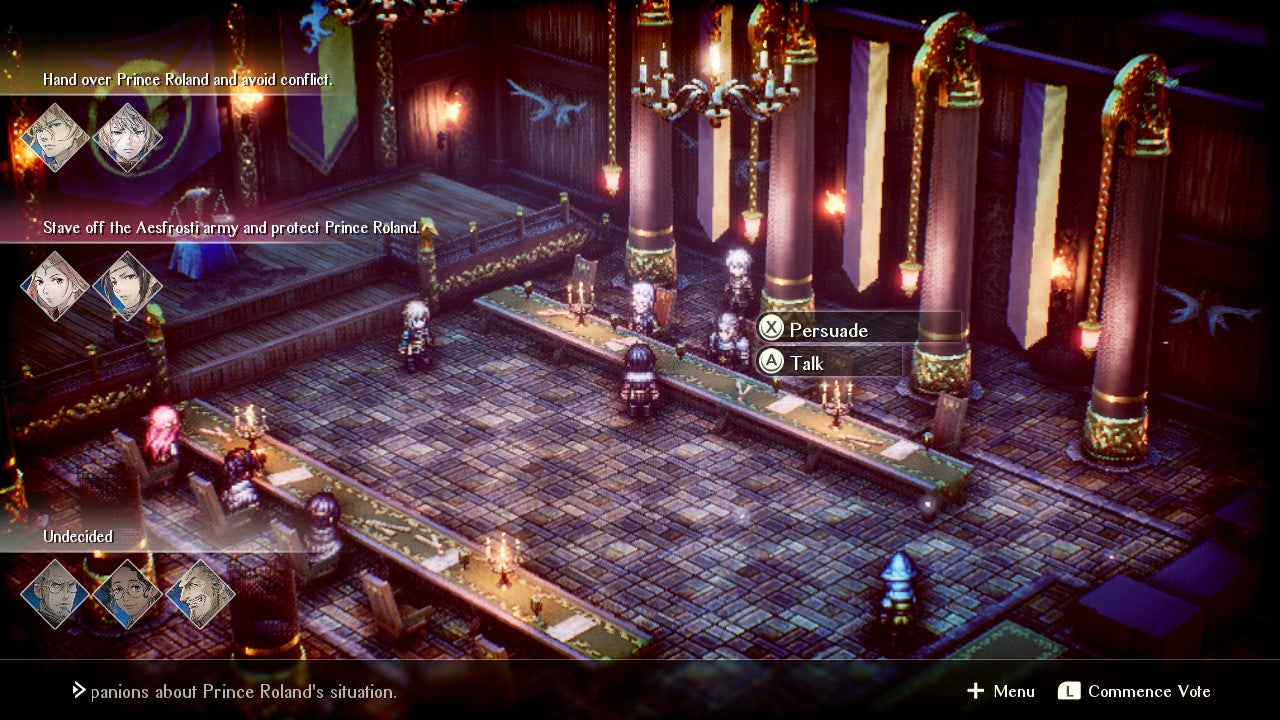Select the blond-haired portrait under the Hand over stance
This screenshot has width=1280, height=720.
[x=55, y=137]
